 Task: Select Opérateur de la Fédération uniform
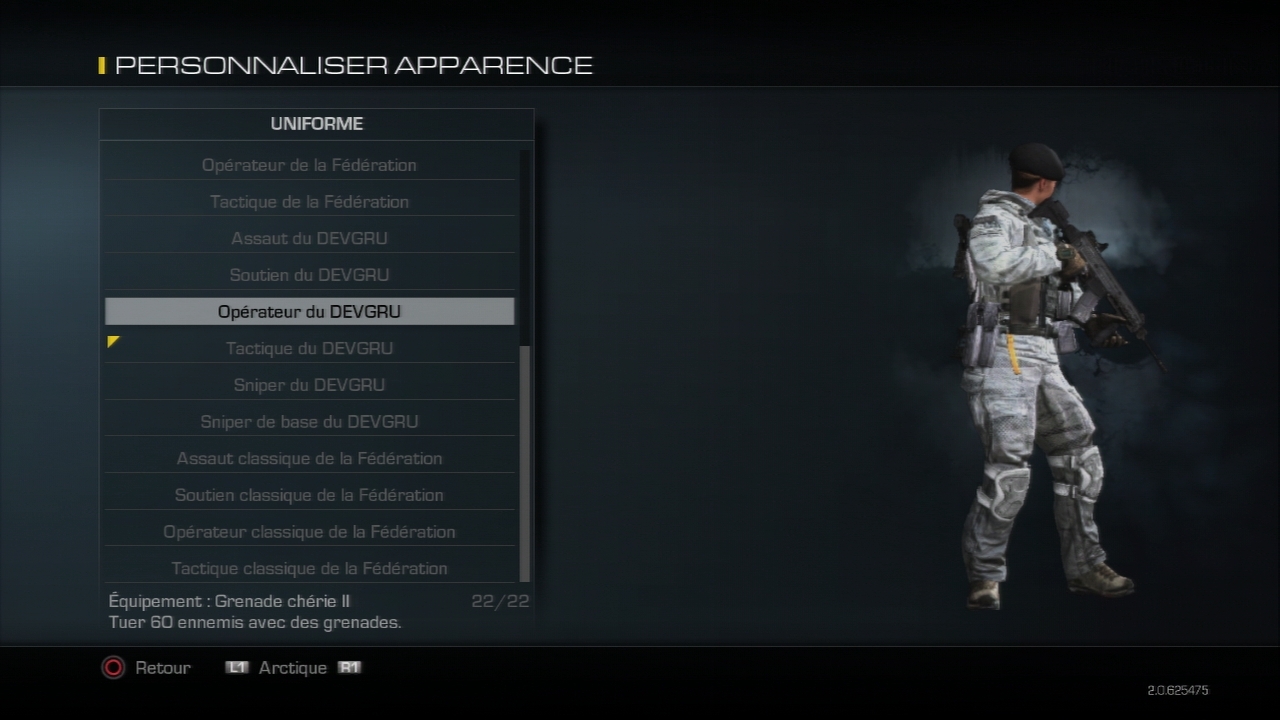point(309,165)
